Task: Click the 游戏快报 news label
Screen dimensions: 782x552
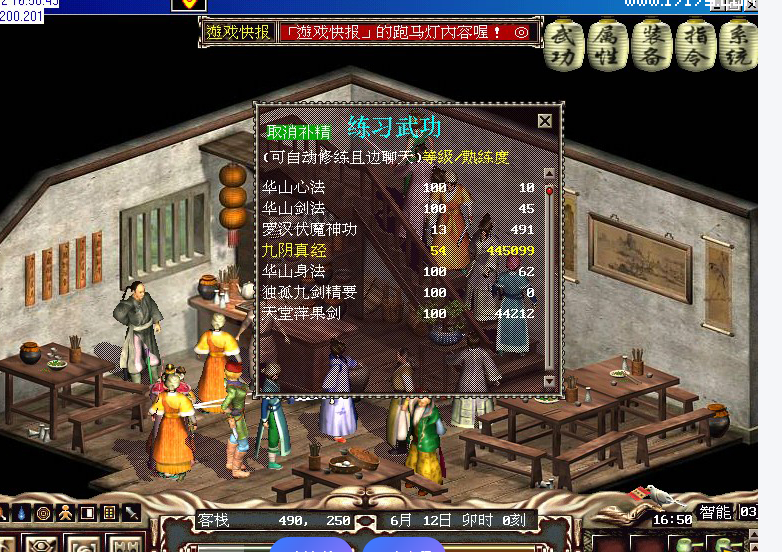Action: click(238, 32)
